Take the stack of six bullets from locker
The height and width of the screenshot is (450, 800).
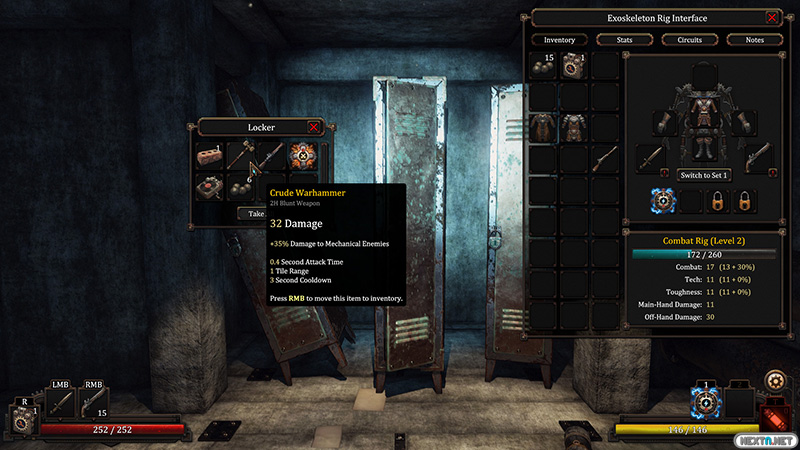(x=240, y=186)
